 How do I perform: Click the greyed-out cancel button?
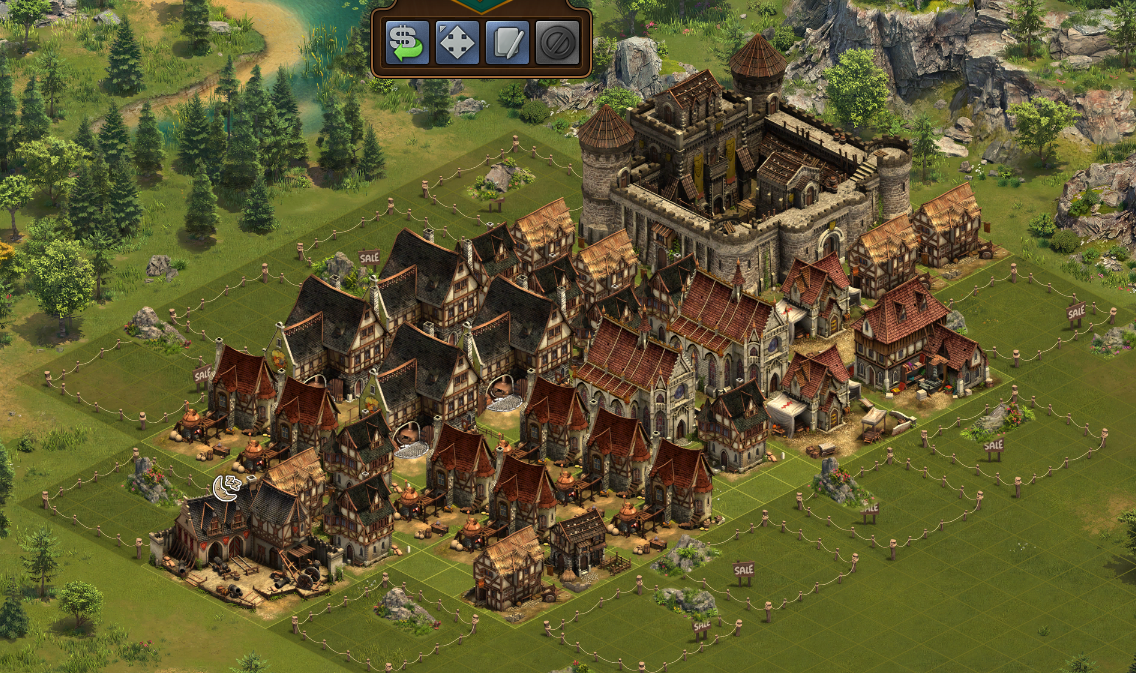pos(556,42)
